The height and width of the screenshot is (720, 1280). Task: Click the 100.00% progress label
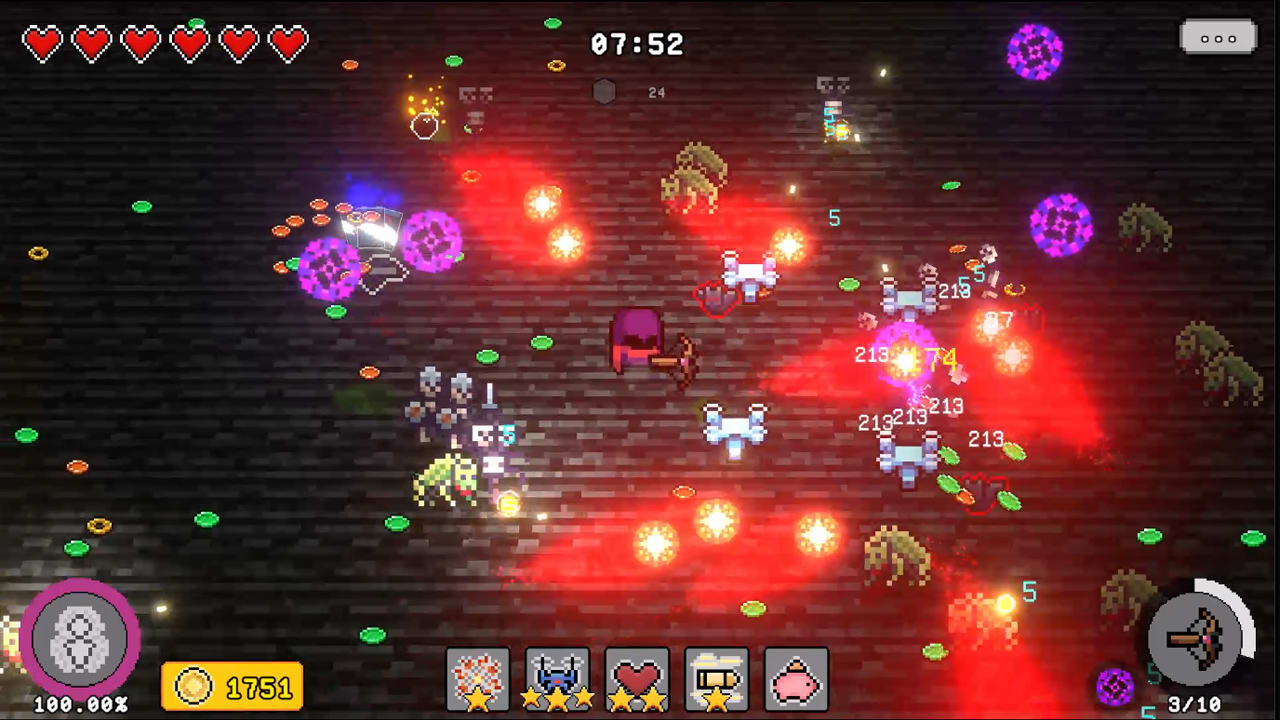click(80, 704)
